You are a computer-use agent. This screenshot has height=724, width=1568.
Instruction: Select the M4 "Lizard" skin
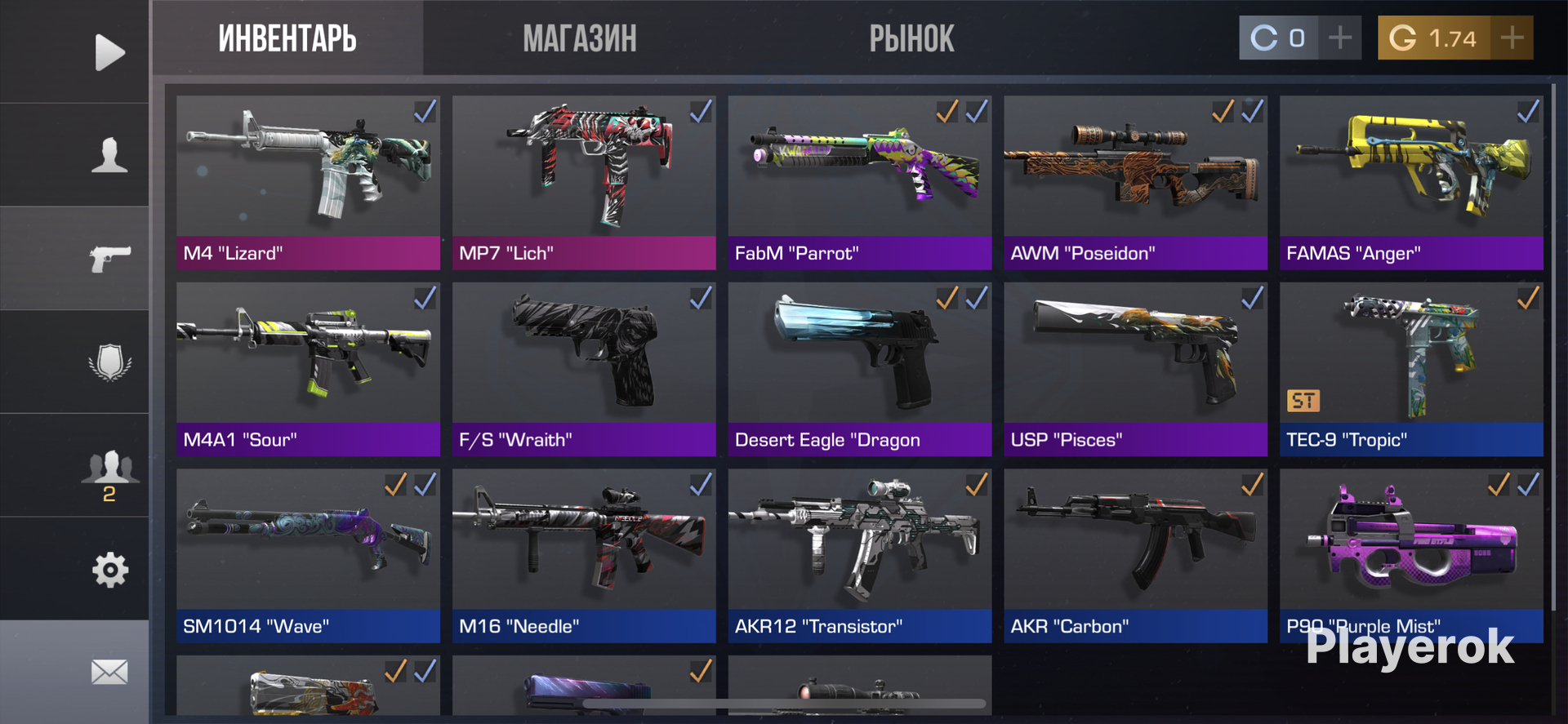308,181
